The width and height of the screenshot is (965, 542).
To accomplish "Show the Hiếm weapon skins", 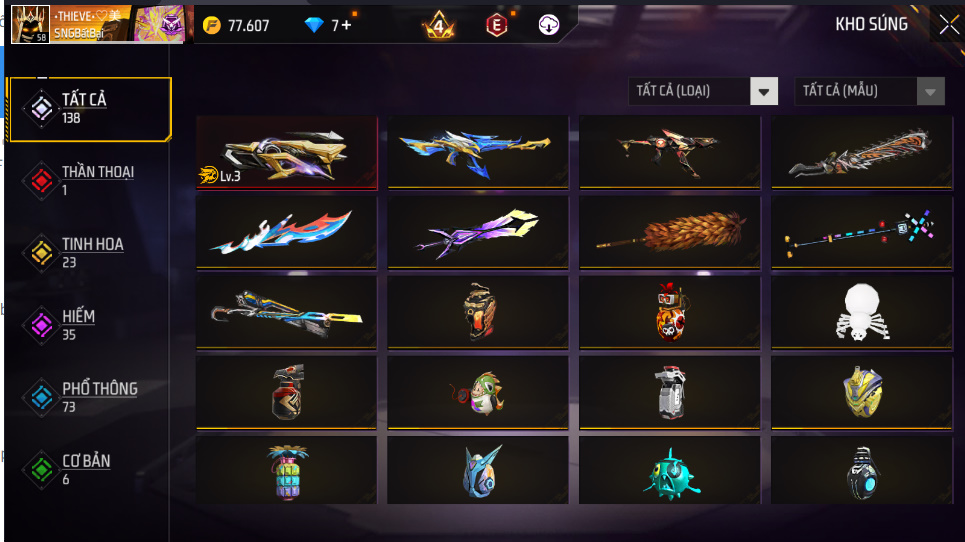I will [88, 324].
